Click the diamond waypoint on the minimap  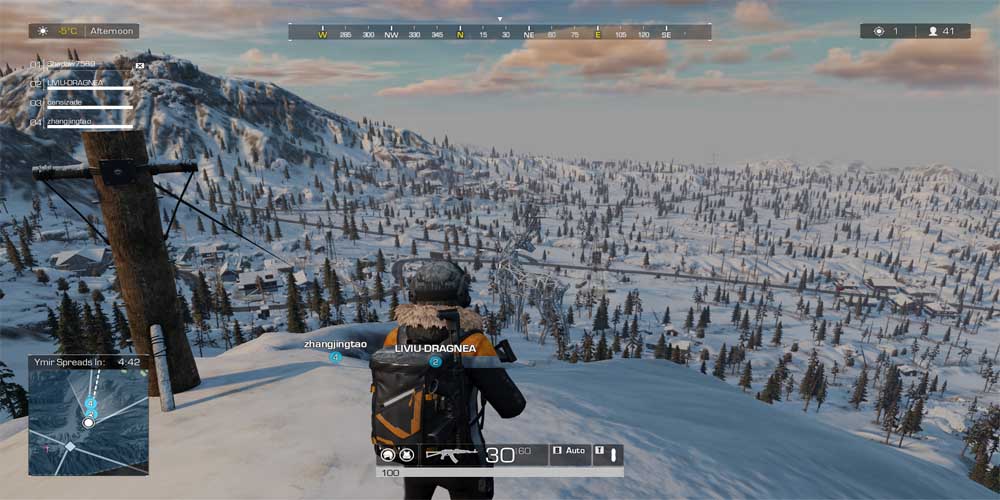[69, 446]
